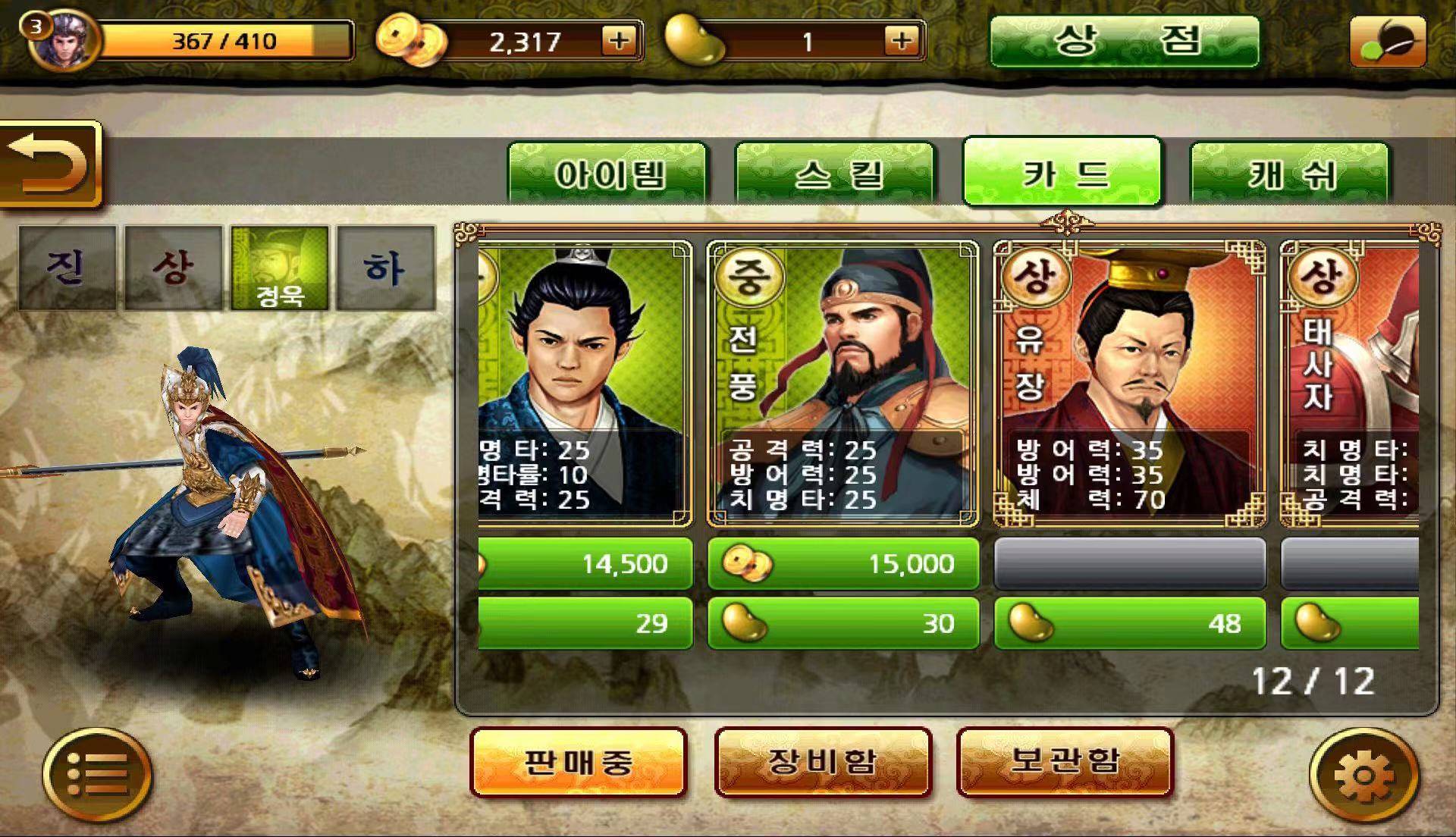The height and width of the screenshot is (837, 1456).
Task: Select the 전풍 general card
Action: 843,383
